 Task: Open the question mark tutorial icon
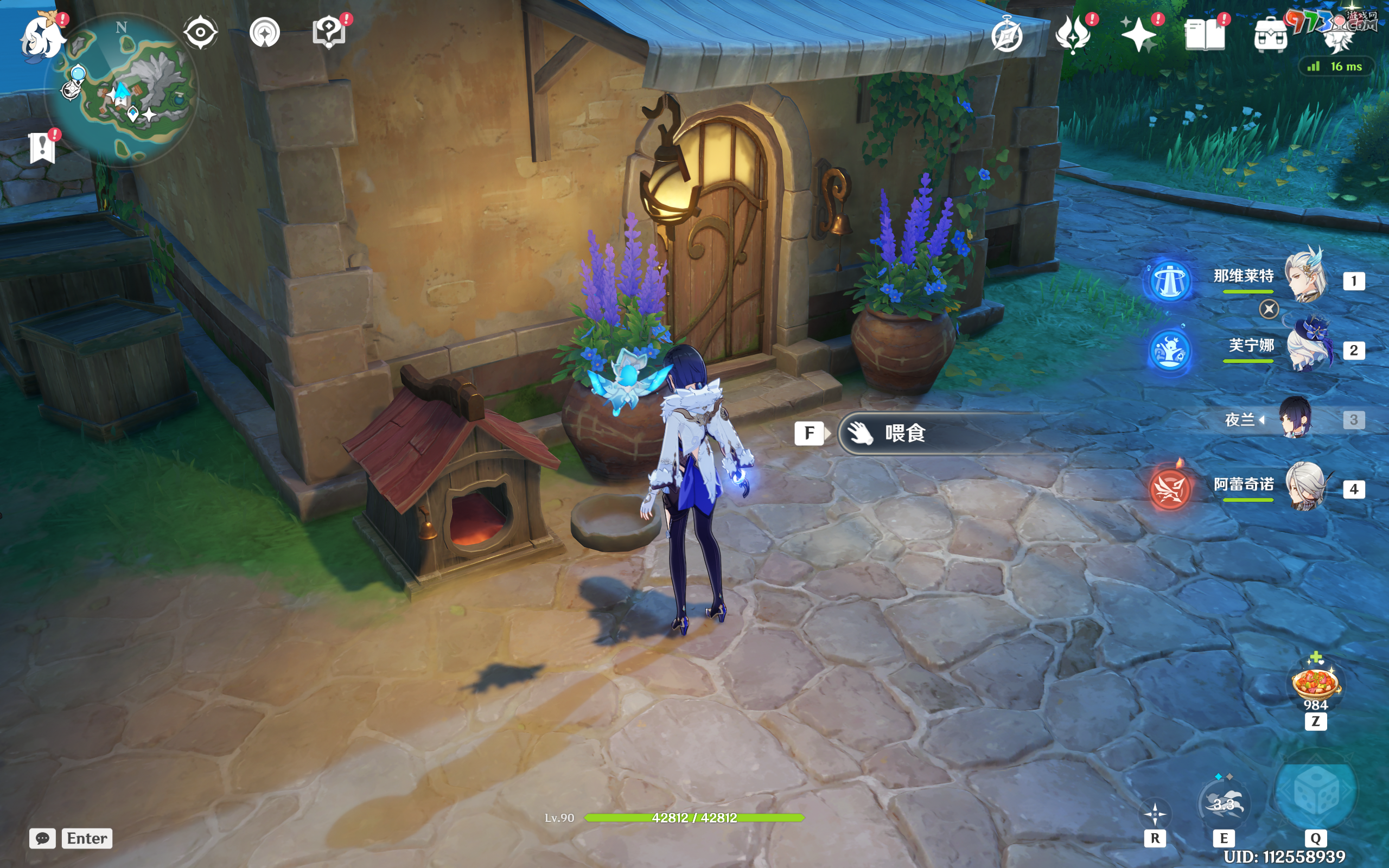click(329, 32)
